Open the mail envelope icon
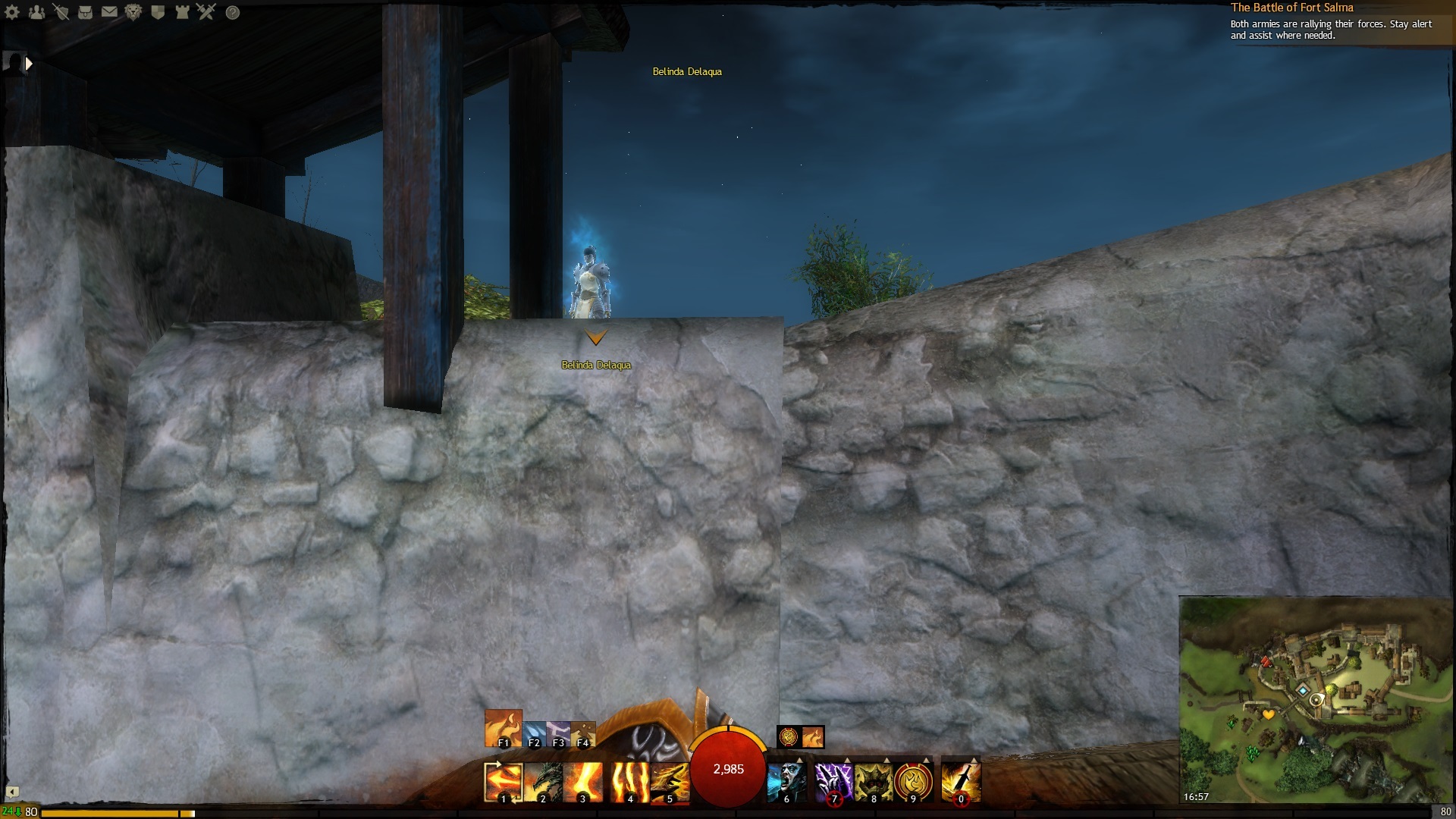This screenshot has height=819, width=1456. [x=109, y=12]
